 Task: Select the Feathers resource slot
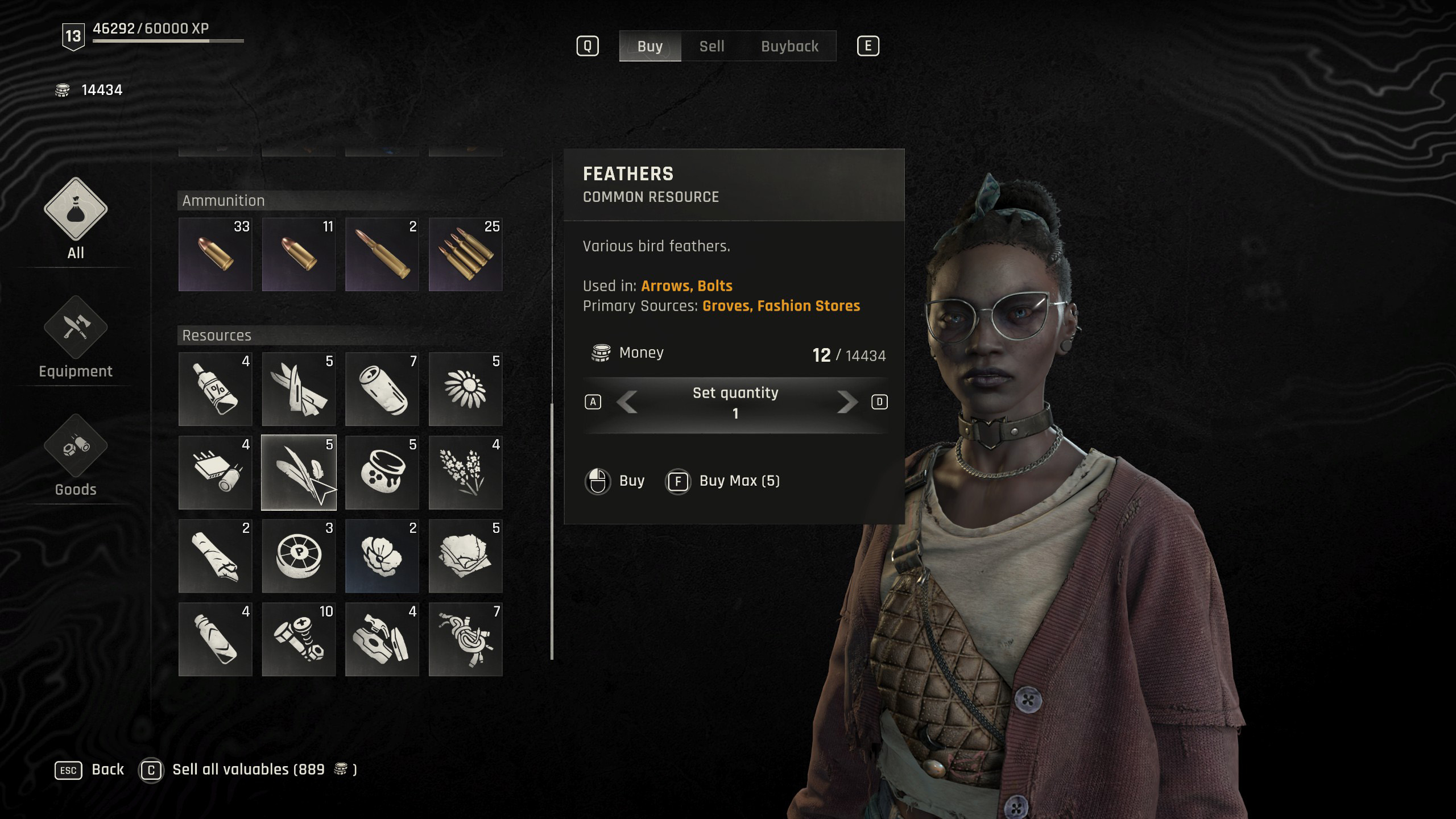tap(299, 473)
